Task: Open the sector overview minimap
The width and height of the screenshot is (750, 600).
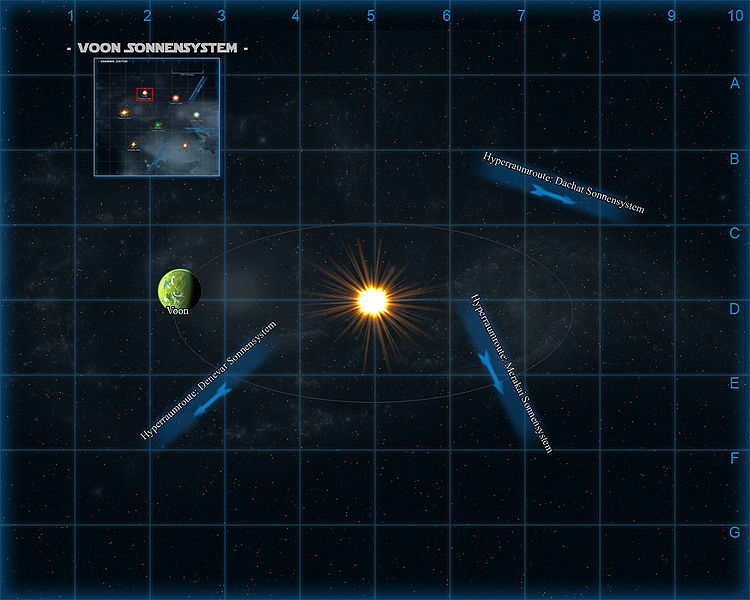Action: point(157,118)
